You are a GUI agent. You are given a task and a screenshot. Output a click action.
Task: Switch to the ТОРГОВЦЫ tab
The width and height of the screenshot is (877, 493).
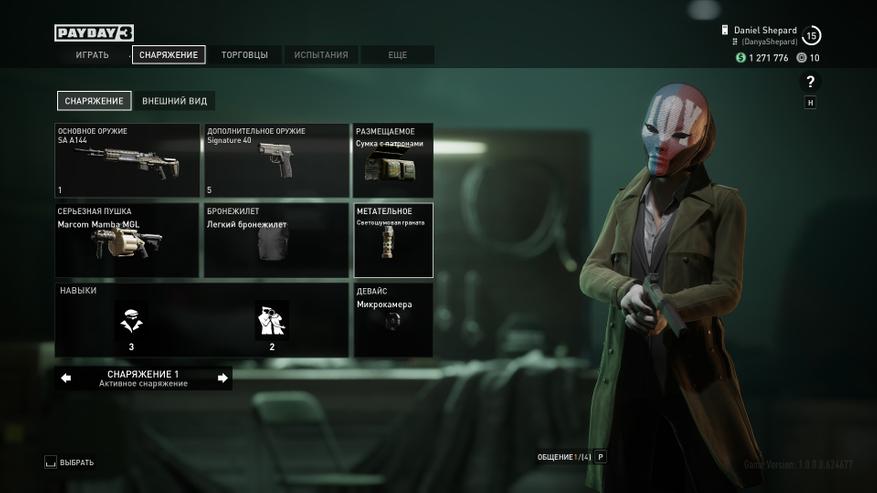click(244, 55)
